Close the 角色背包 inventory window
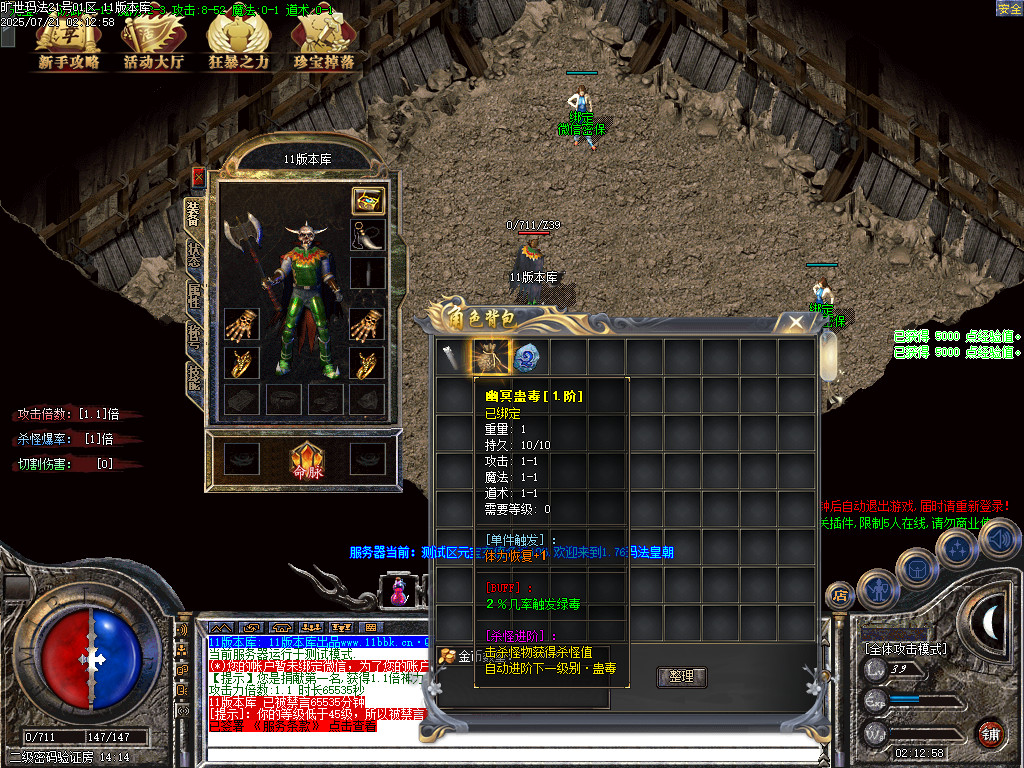Screen dimensions: 1024x768 (796, 322)
